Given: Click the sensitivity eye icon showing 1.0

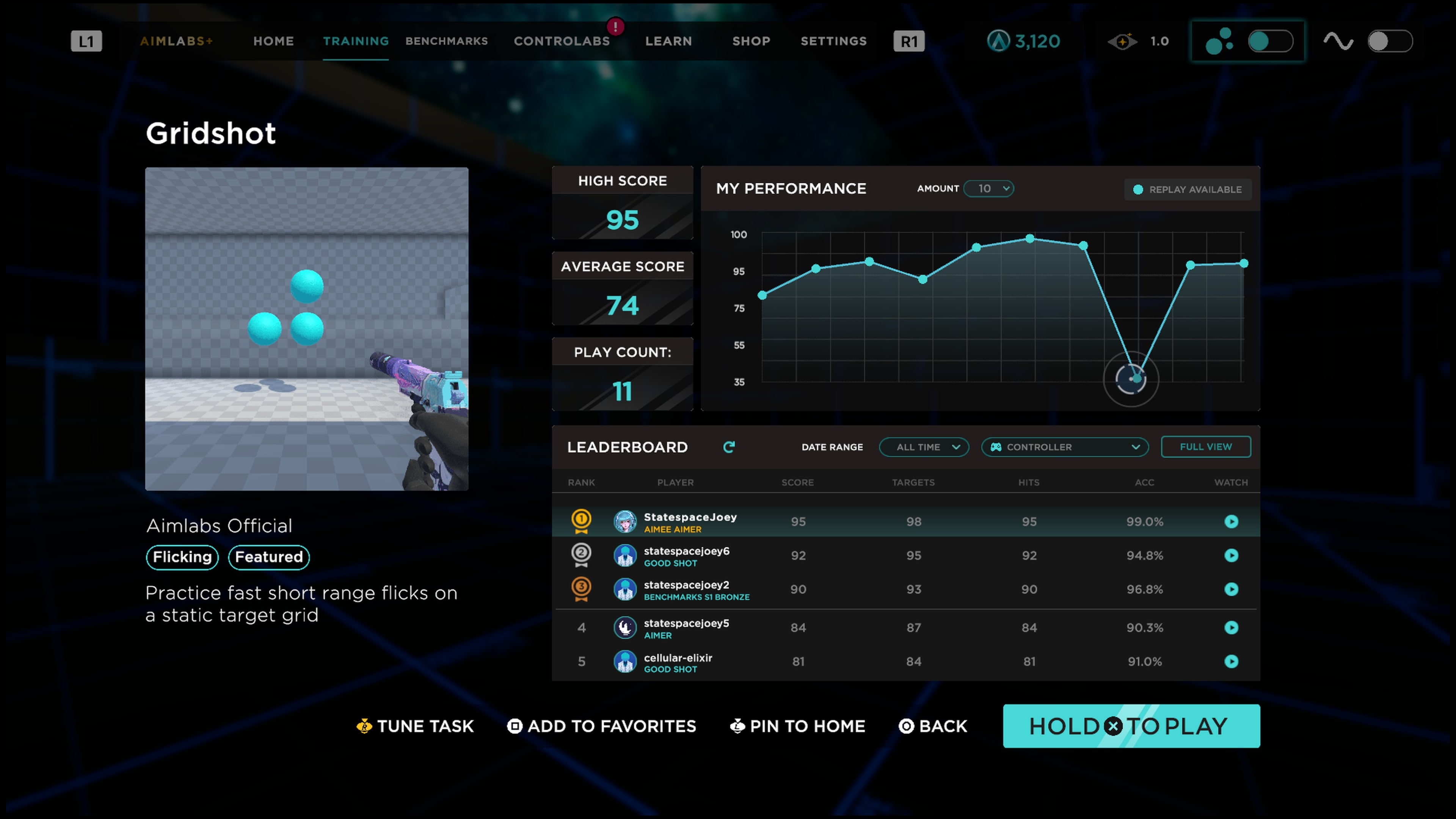Looking at the screenshot, I should point(1123,41).
